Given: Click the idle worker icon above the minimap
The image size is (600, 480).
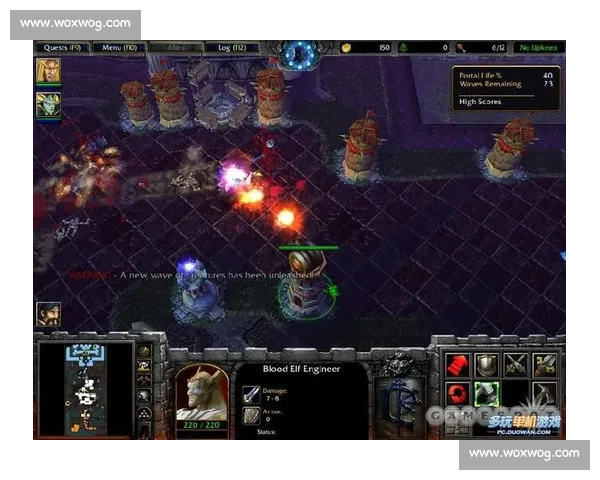Looking at the screenshot, I should click(48, 314).
